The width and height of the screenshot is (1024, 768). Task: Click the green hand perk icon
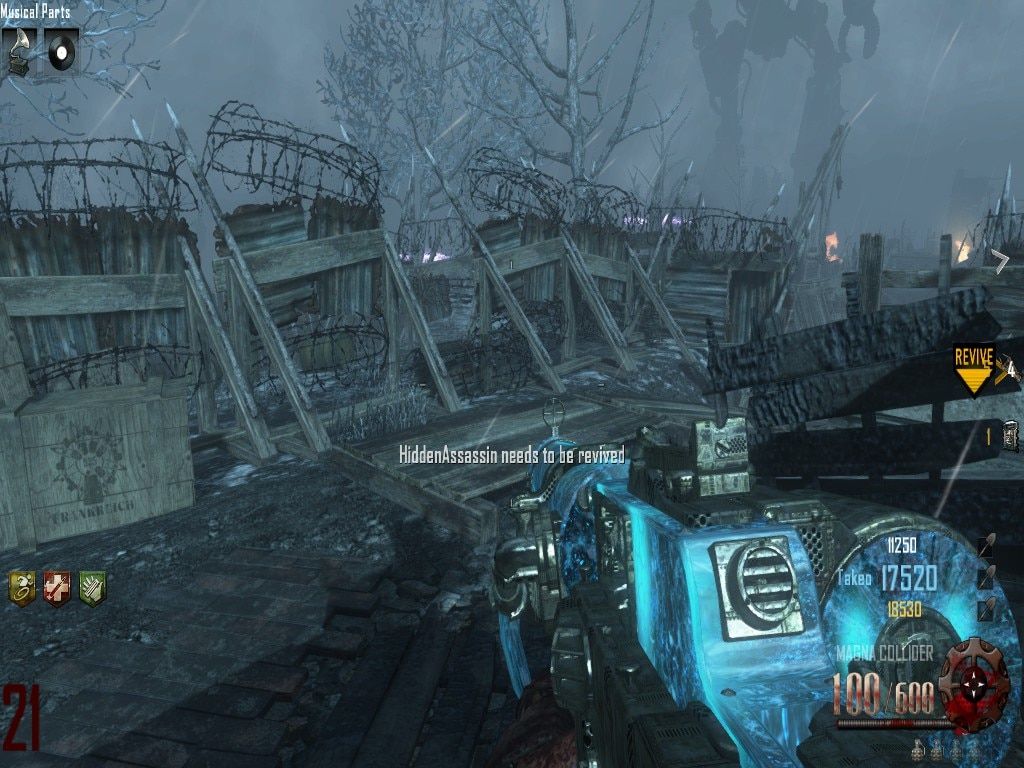click(92, 588)
